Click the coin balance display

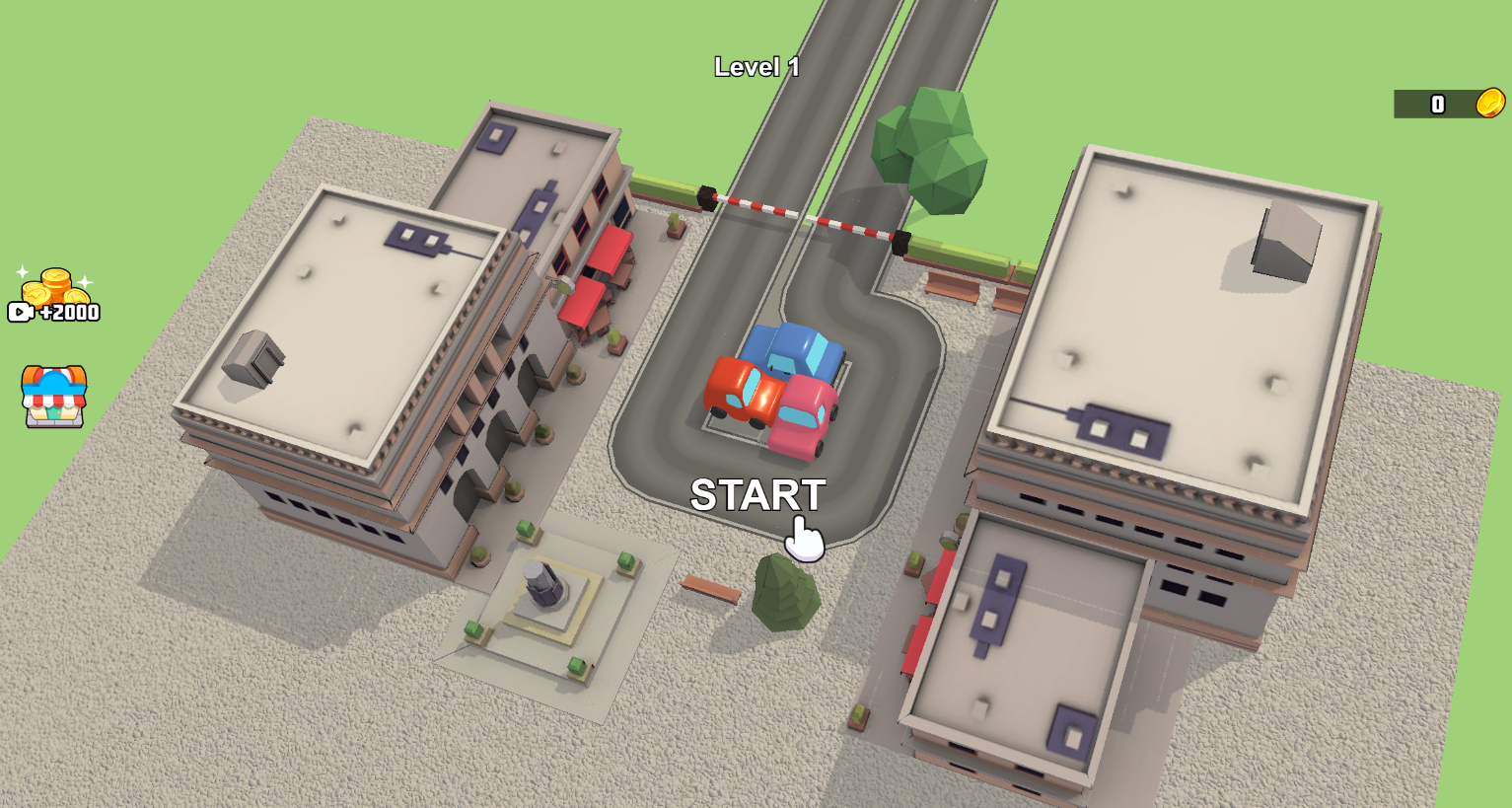1438,102
